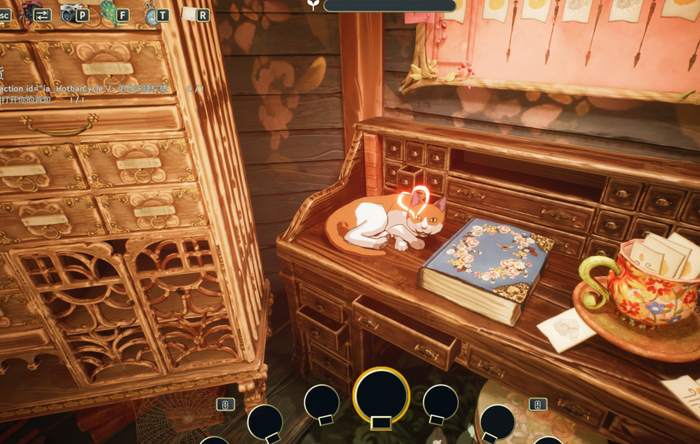Open the camera photo mode icon
The width and height of the screenshot is (700, 444).
[72, 13]
